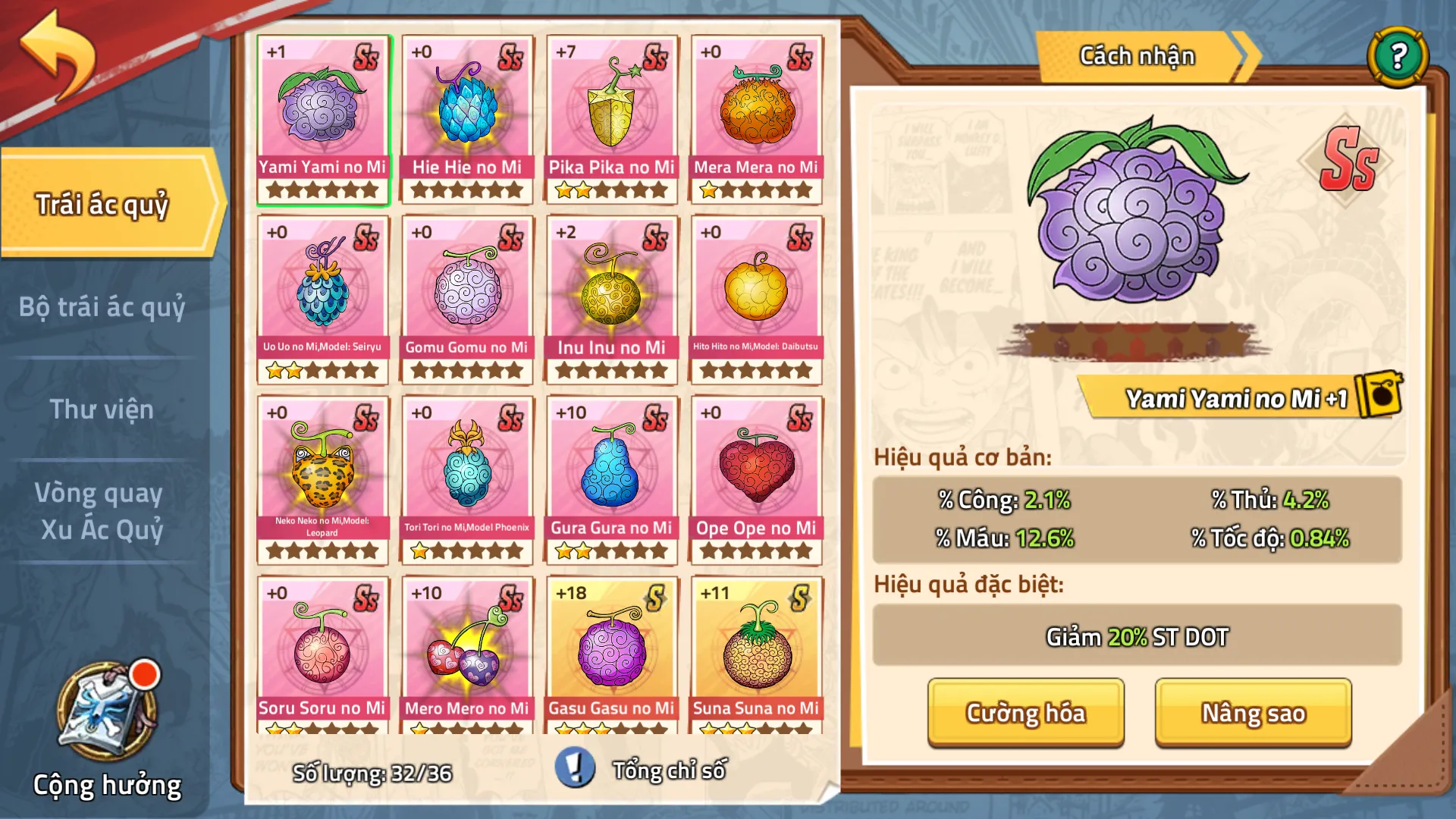1456x819 pixels.
Task: Open the Thư viện tab
Action: (x=102, y=409)
